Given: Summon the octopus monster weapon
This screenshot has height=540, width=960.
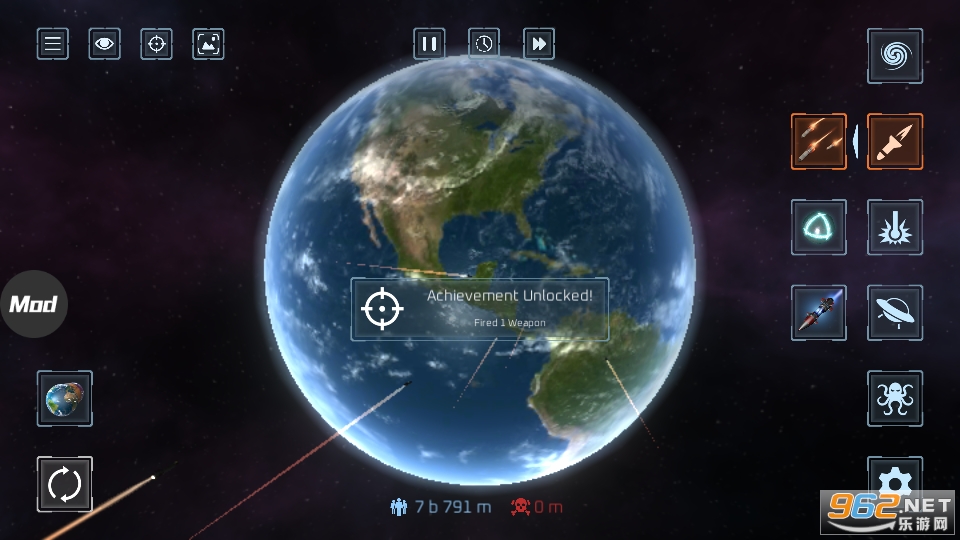Looking at the screenshot, I should coord(894,398).
